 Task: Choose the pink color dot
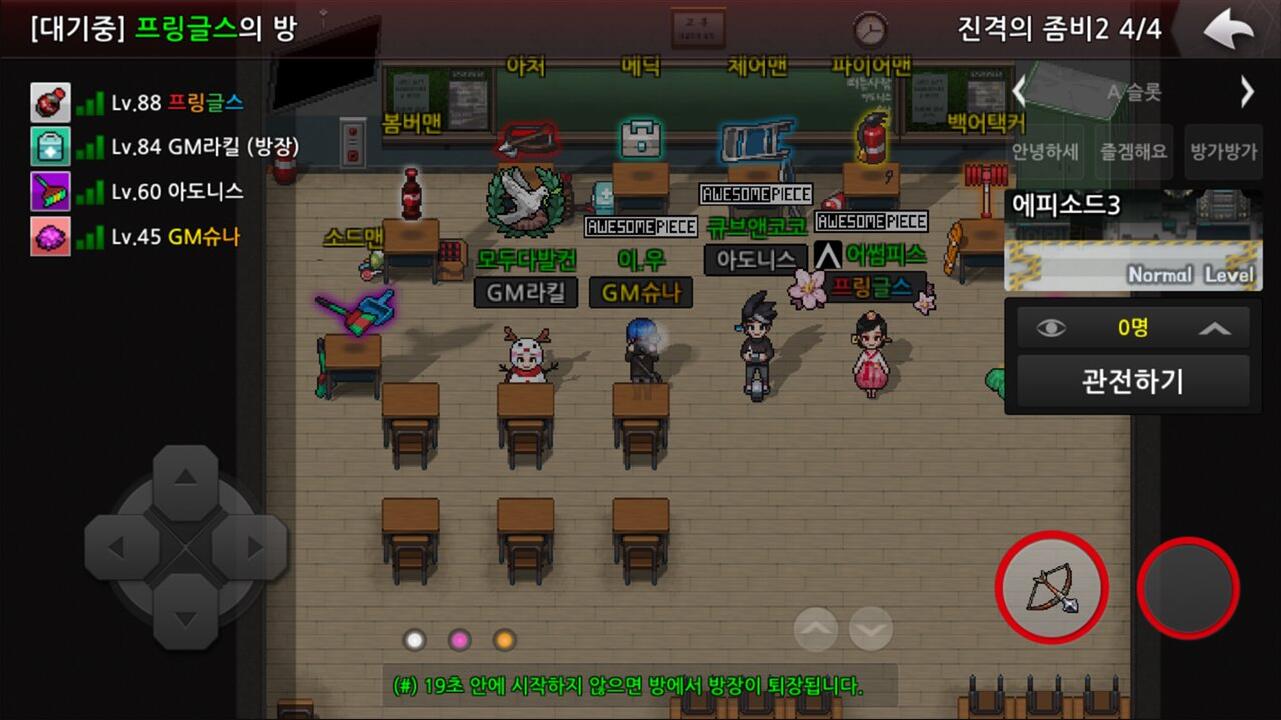pos(459,639)
